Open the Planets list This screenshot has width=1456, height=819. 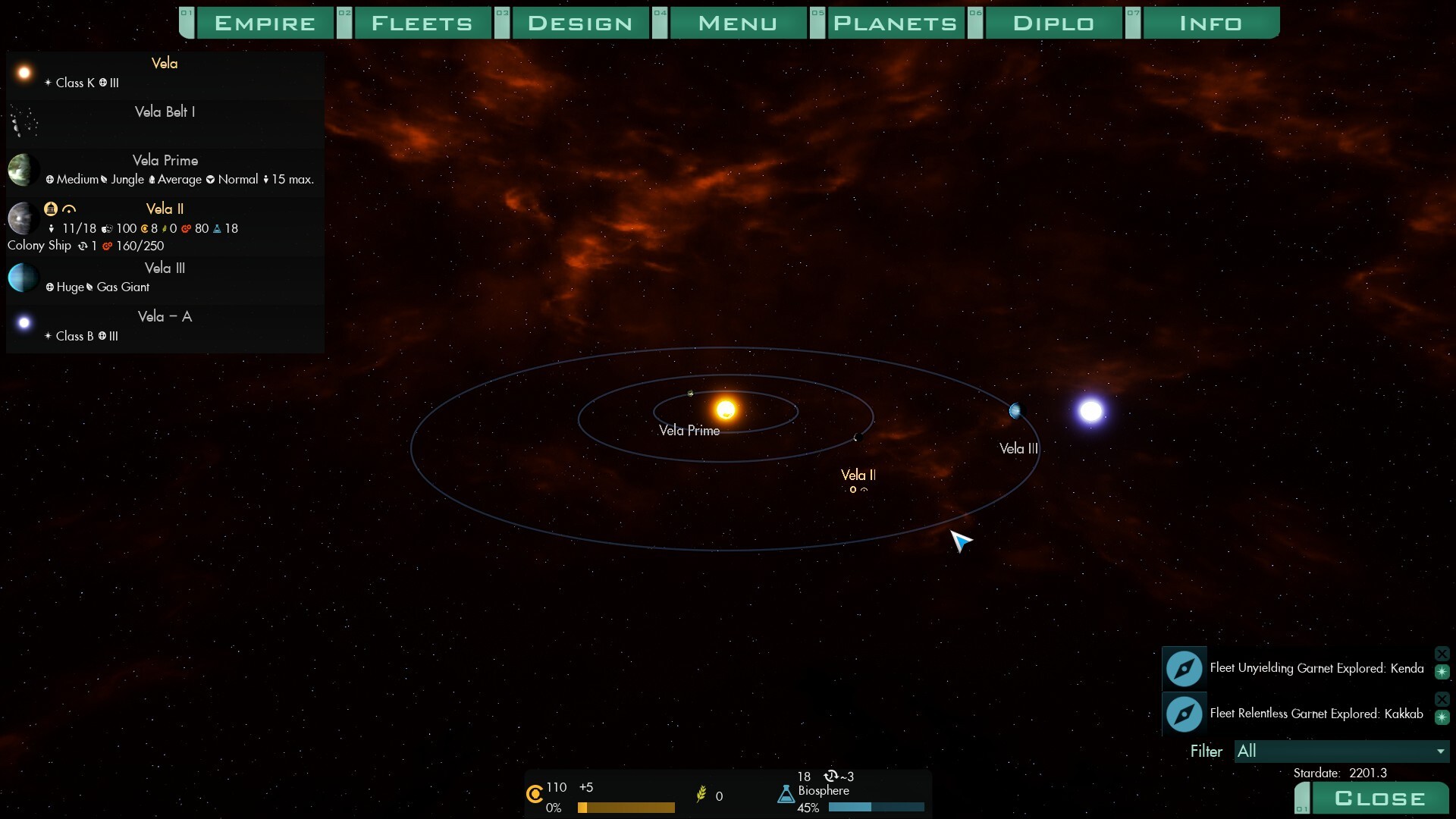click(895, 24)
